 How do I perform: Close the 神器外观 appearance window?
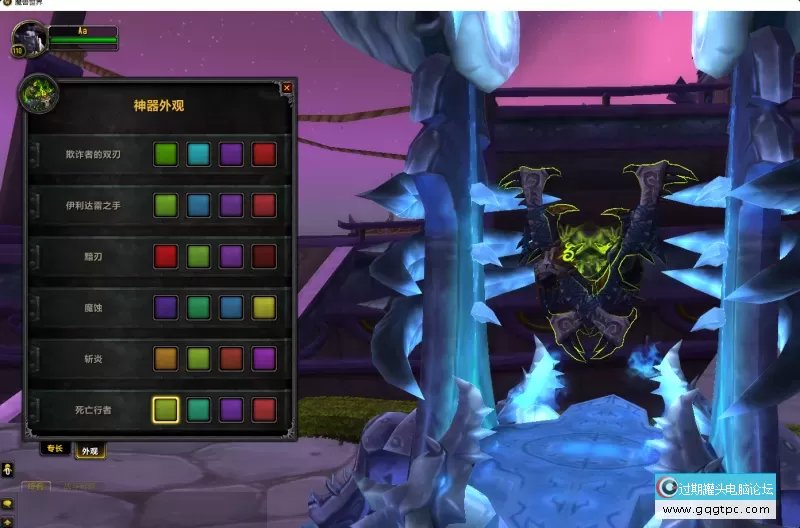coord(287,88)
